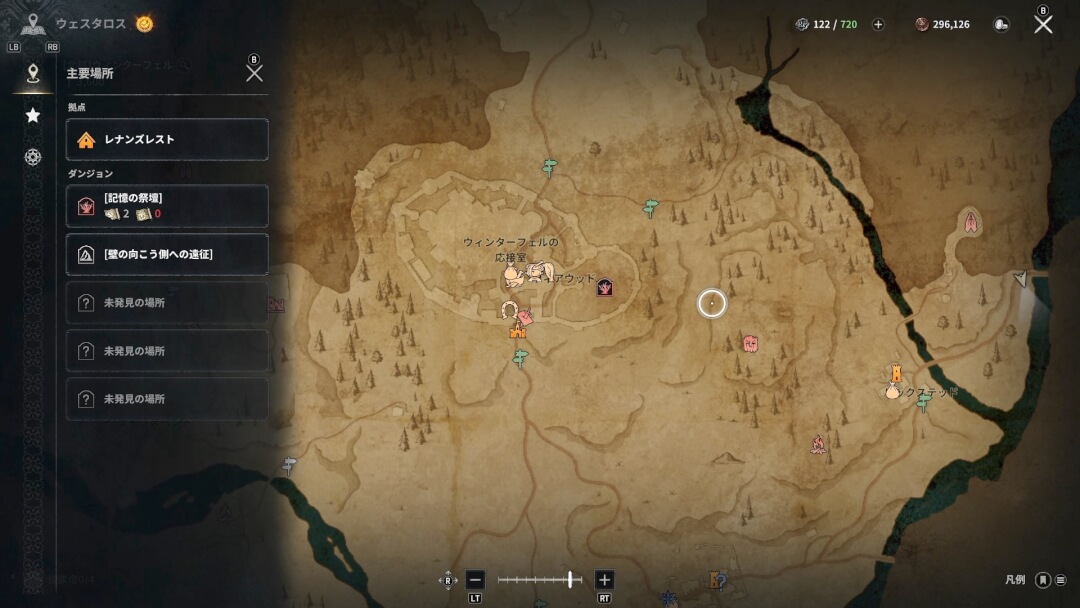Zoom in the map with plus button
1080x608 pixels.
coord(604,580)
